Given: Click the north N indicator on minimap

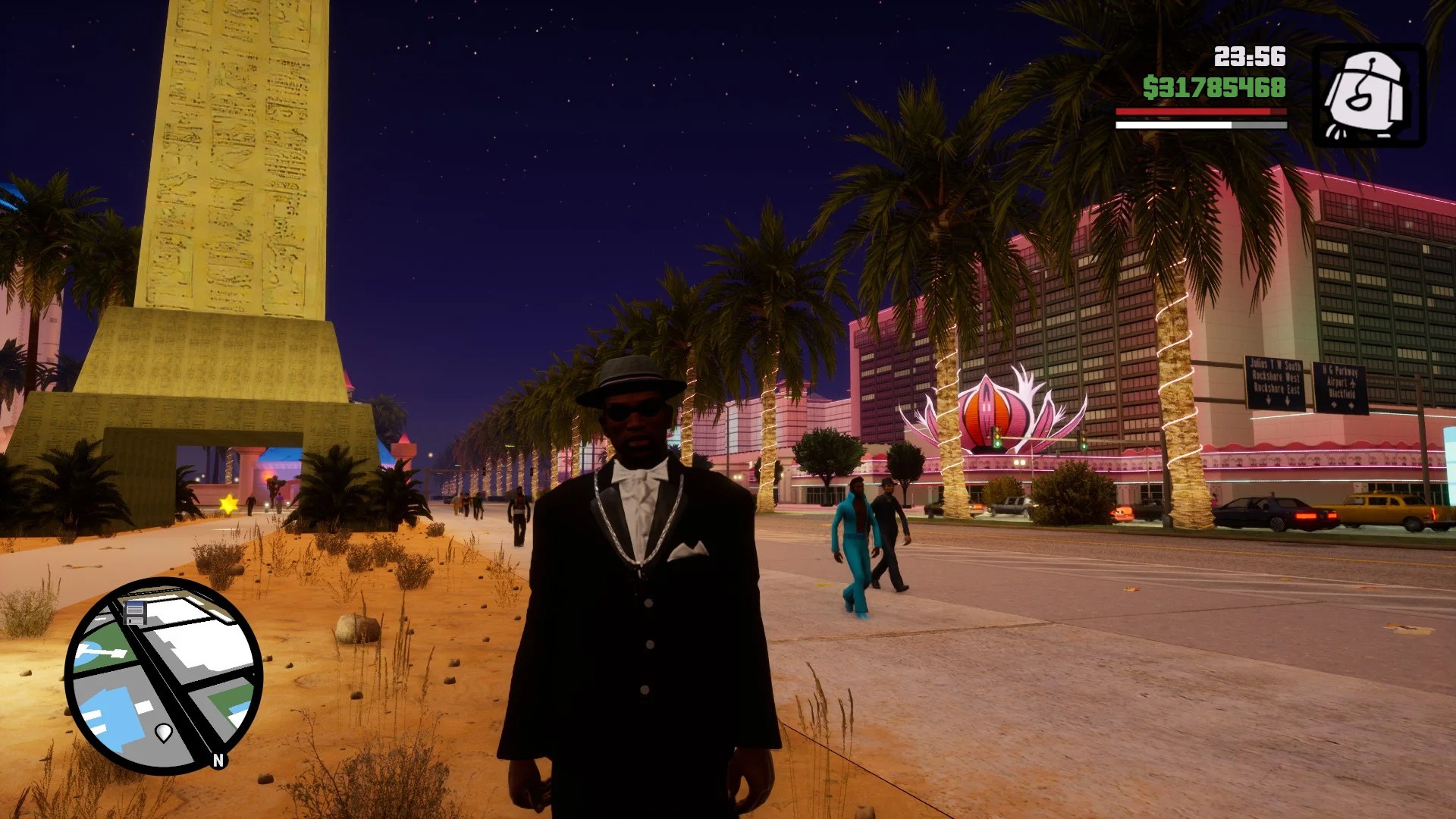Looking at the screenshot, I should pos(218,760).
